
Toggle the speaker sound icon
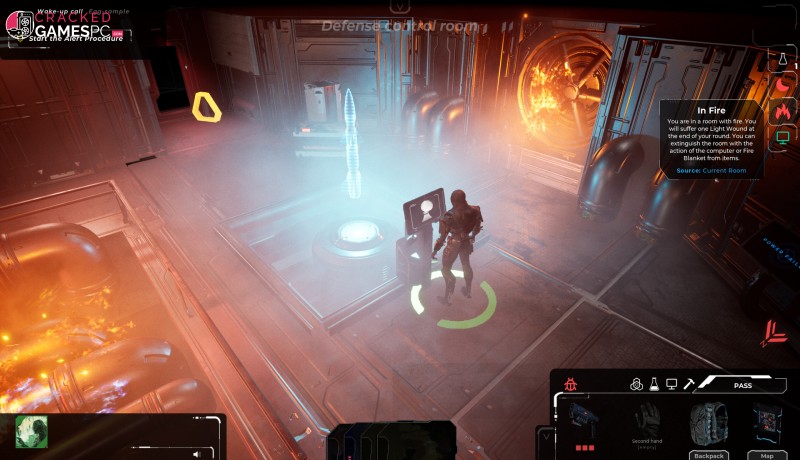[x=196, y=453]
